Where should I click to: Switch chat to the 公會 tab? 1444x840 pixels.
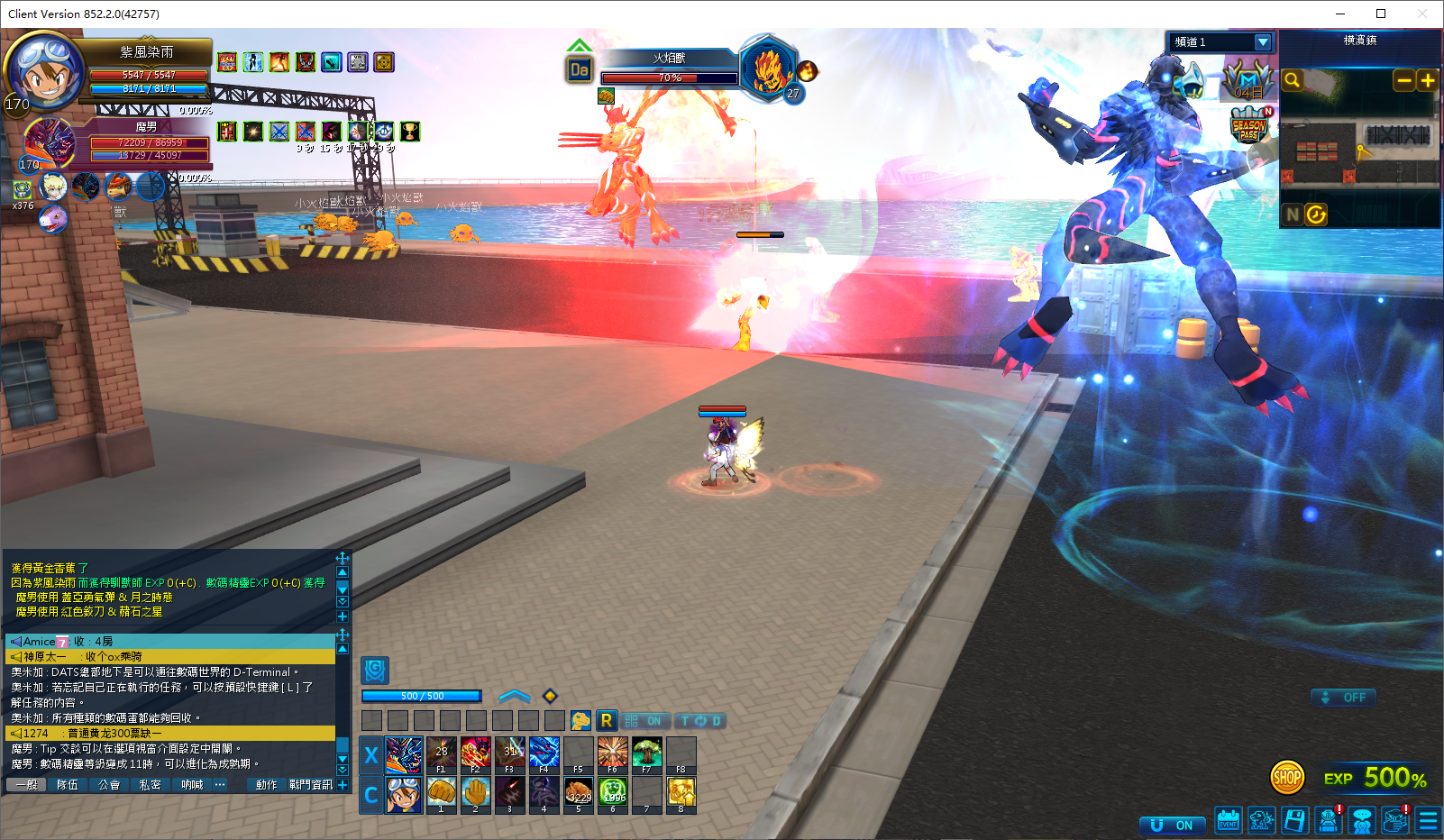coord(109,785)
